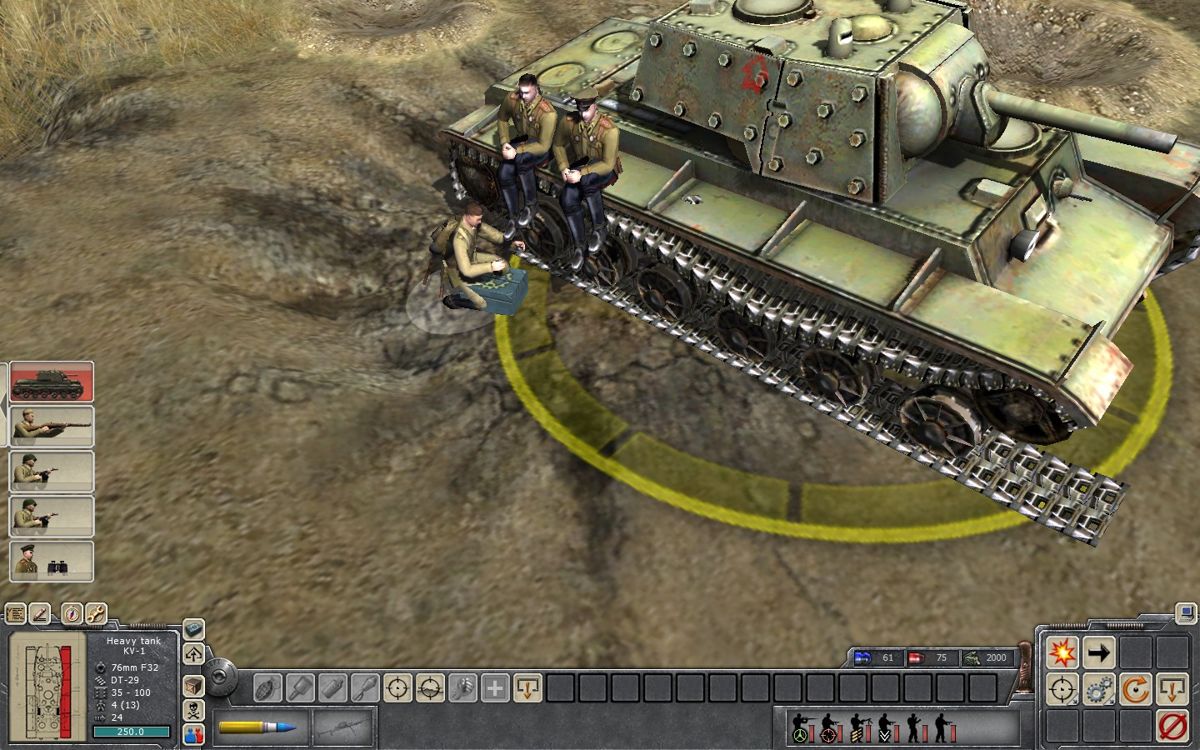The image size is (1200, 750).
Task: Issue the black arrow move command
Action: pyautogui.click(x=1099, y=653)
